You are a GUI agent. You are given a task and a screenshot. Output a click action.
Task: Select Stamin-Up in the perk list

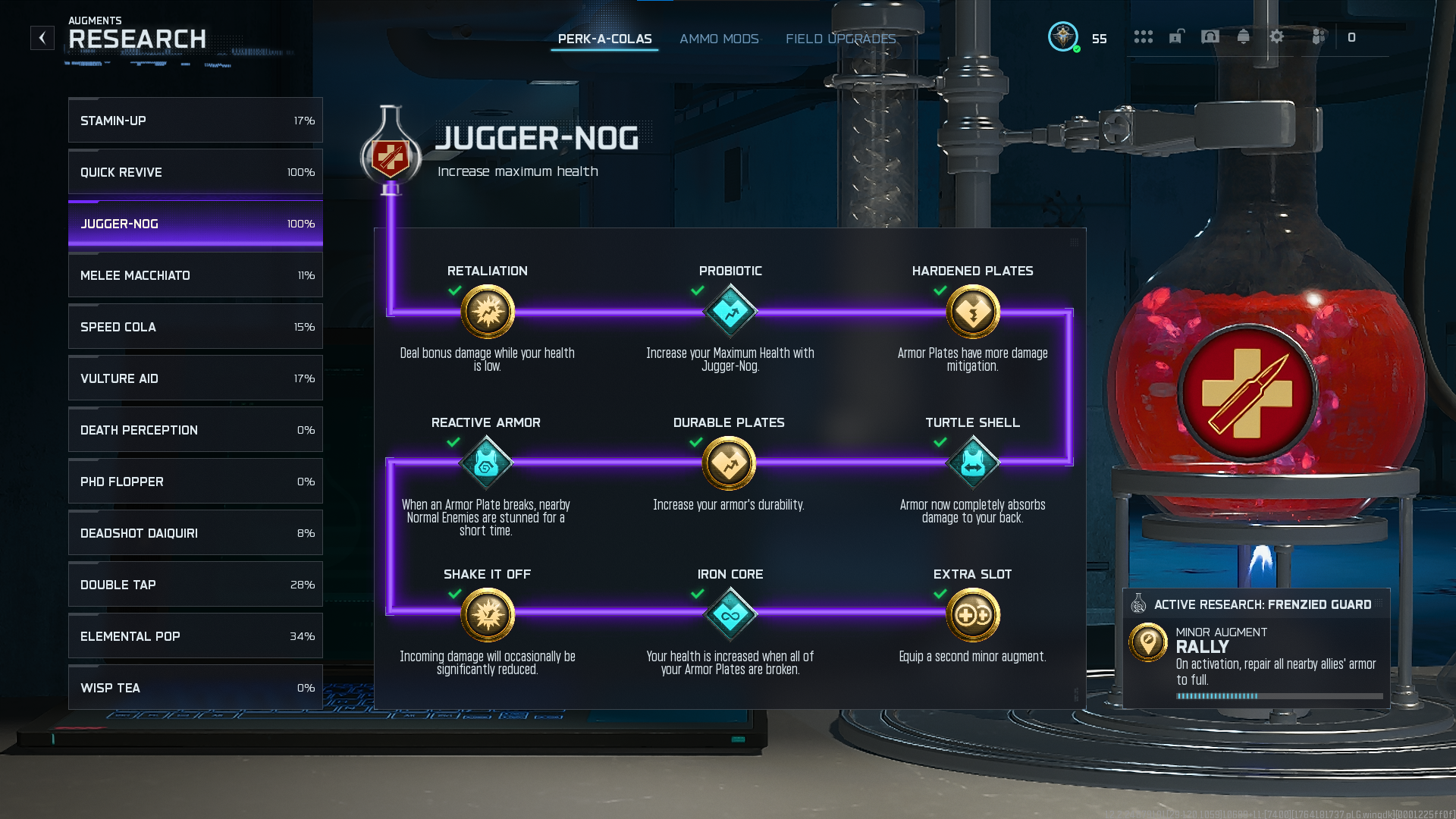coord(195,121)
